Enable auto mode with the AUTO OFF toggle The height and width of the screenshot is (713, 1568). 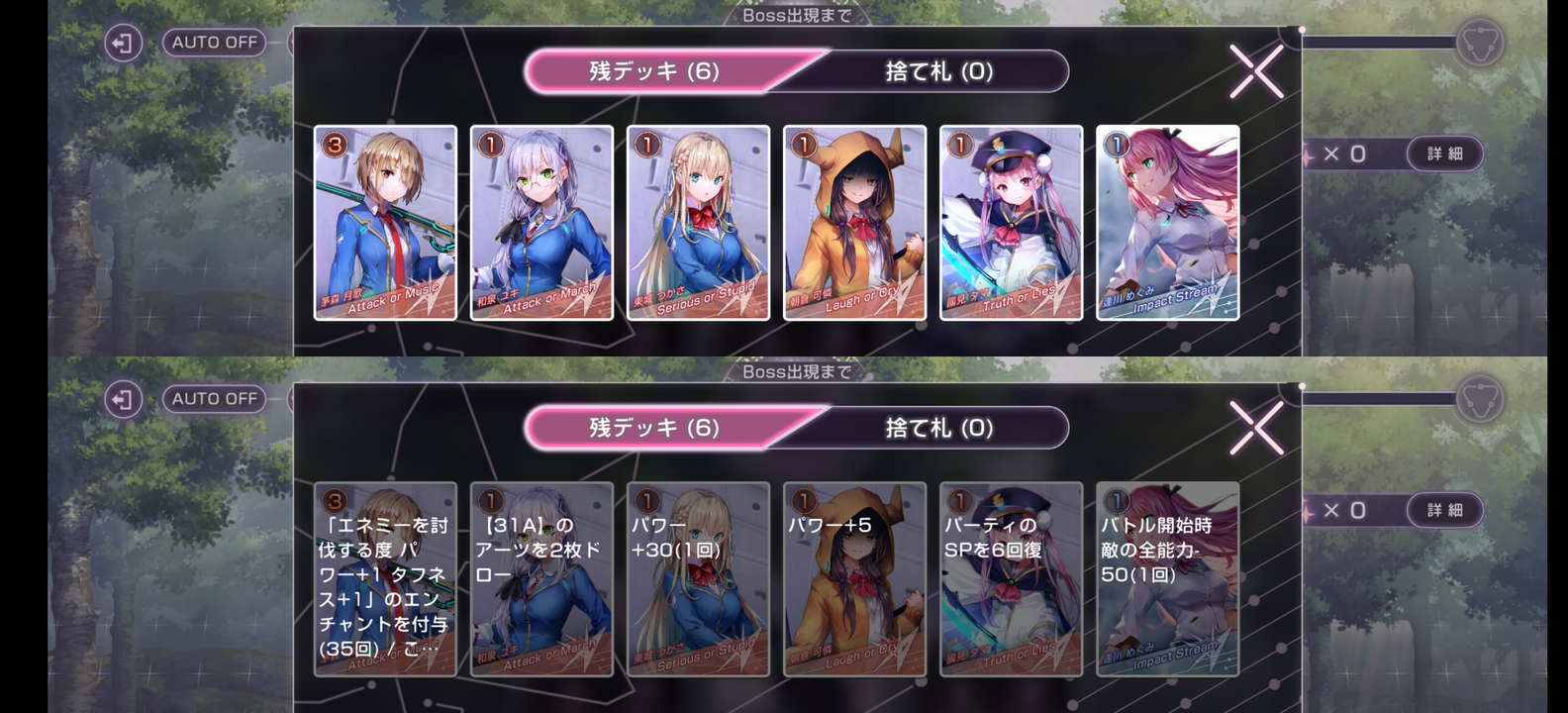[213, 43]
